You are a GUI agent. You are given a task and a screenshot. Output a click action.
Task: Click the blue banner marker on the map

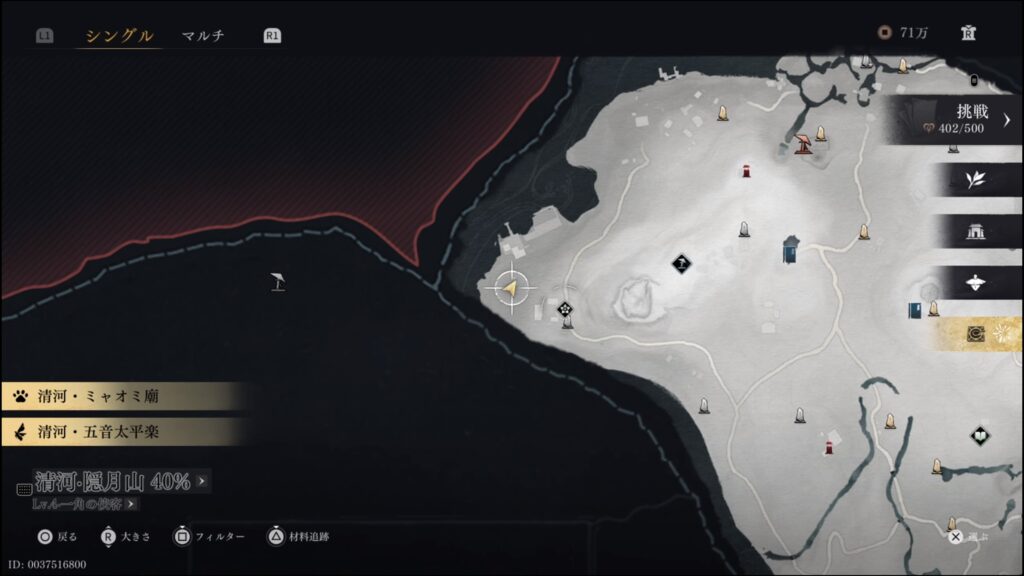(x=791, y=247)
